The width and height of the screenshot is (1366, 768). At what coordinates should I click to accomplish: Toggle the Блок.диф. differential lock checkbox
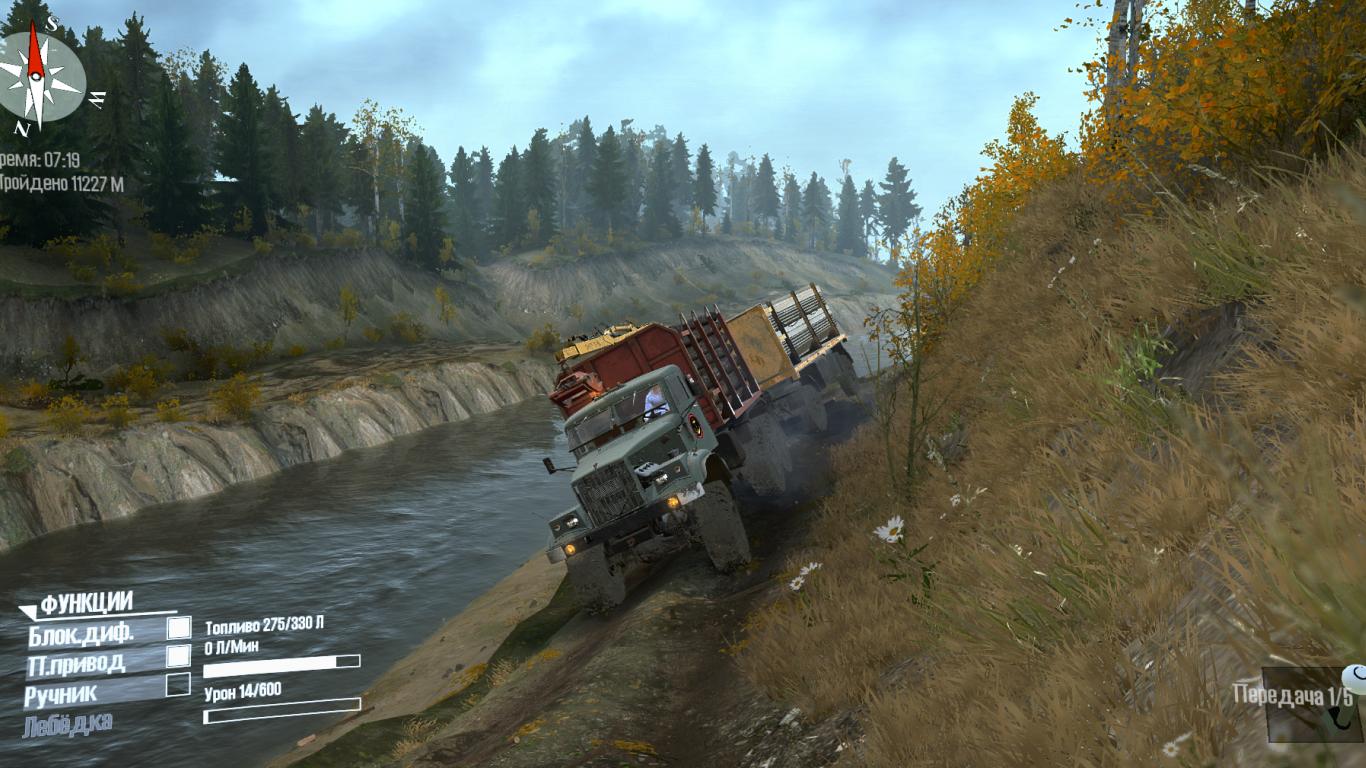click(x=178, y=628)
